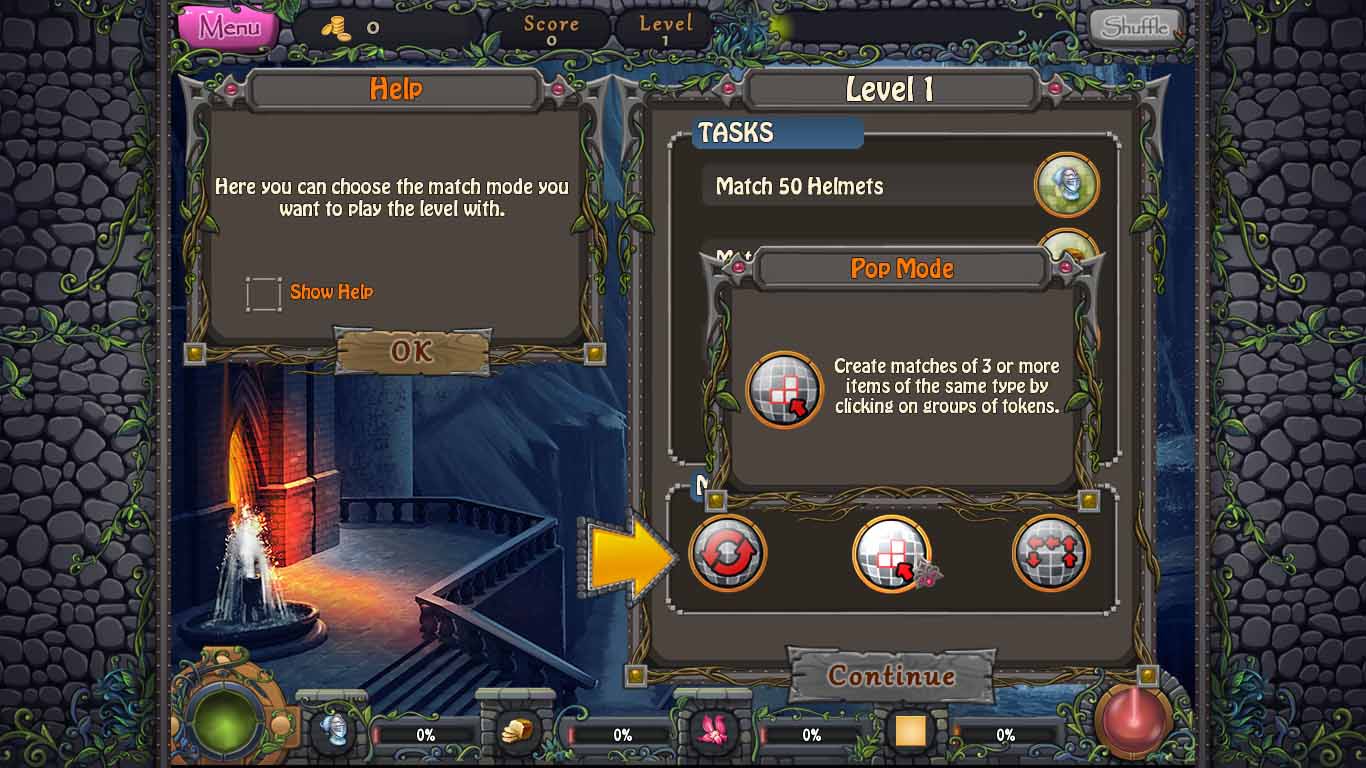Image resolution: width=1366 pixels, height=768 pixels.
Task: Confirm the help panel with OK
Action: (412, 351)
